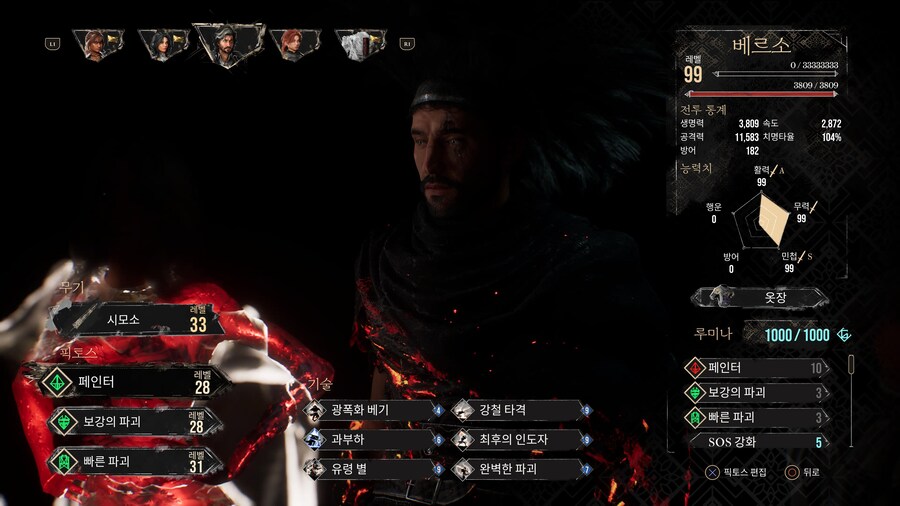
Task: Select the white masked character portrait
Action: (x=360, y=44)
